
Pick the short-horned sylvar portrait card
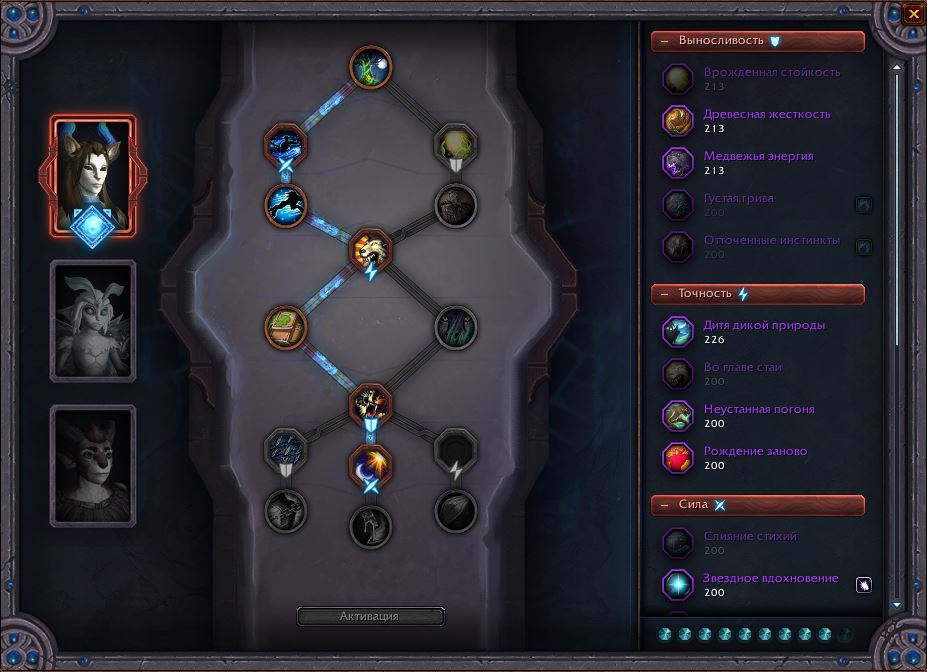point(92,465)
